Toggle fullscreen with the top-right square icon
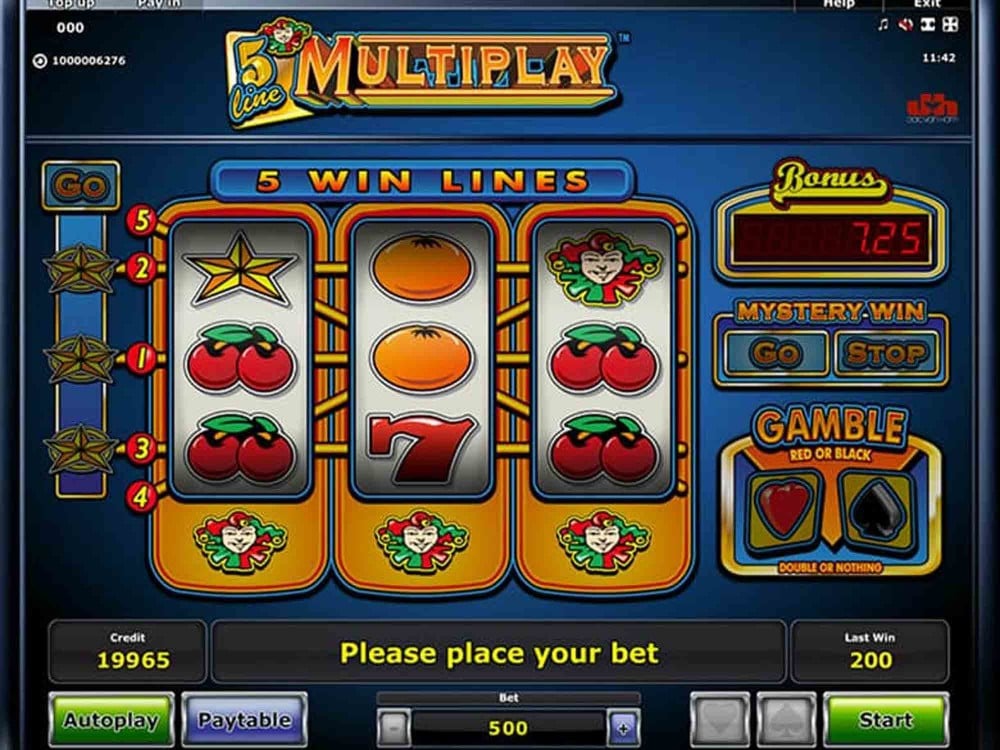The height and width of the screenshot is (750, 1000). pyautogui.click(x=950, y=25)
